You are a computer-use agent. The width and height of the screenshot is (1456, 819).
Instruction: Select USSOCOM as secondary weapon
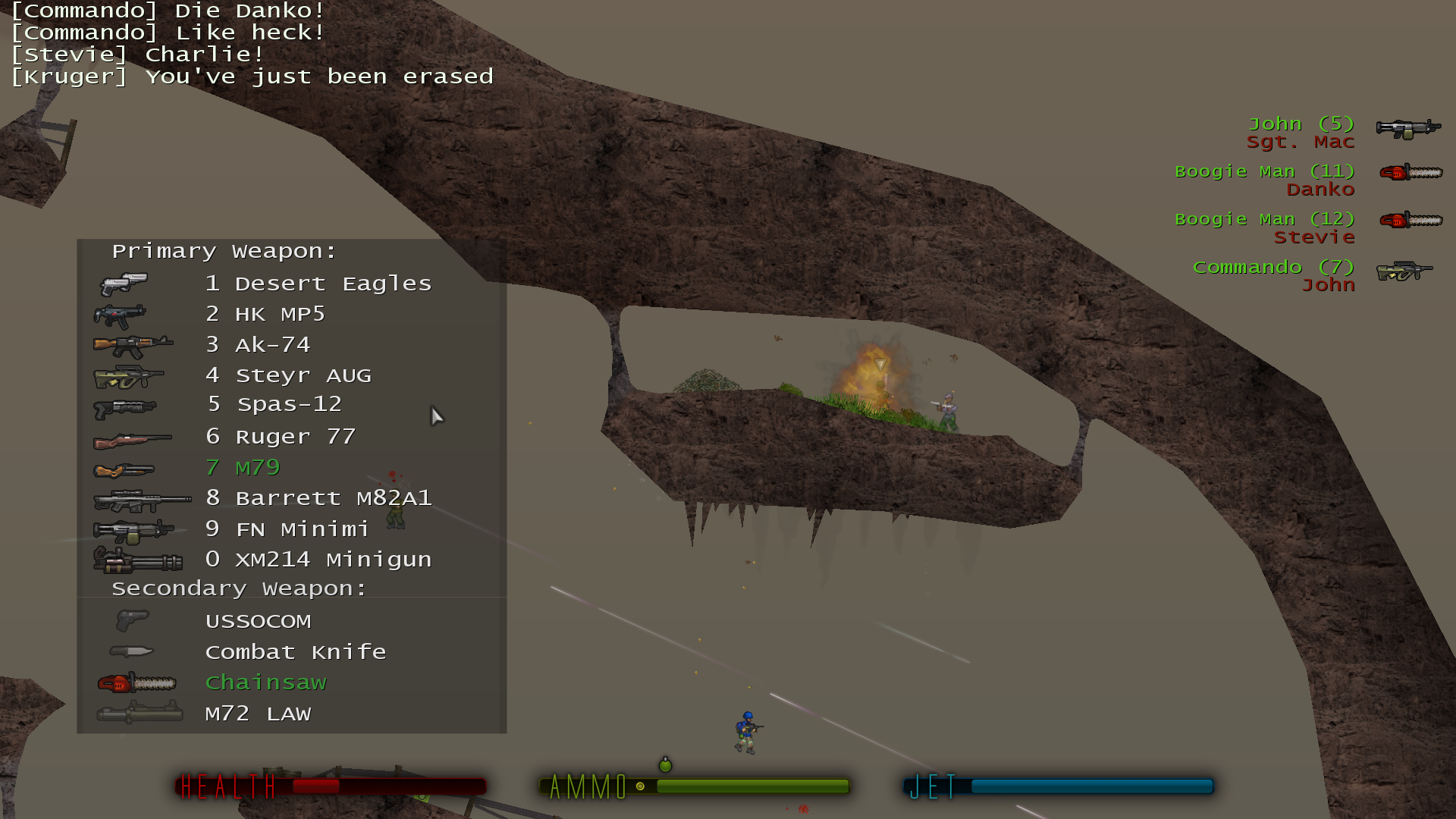point(258,622)
